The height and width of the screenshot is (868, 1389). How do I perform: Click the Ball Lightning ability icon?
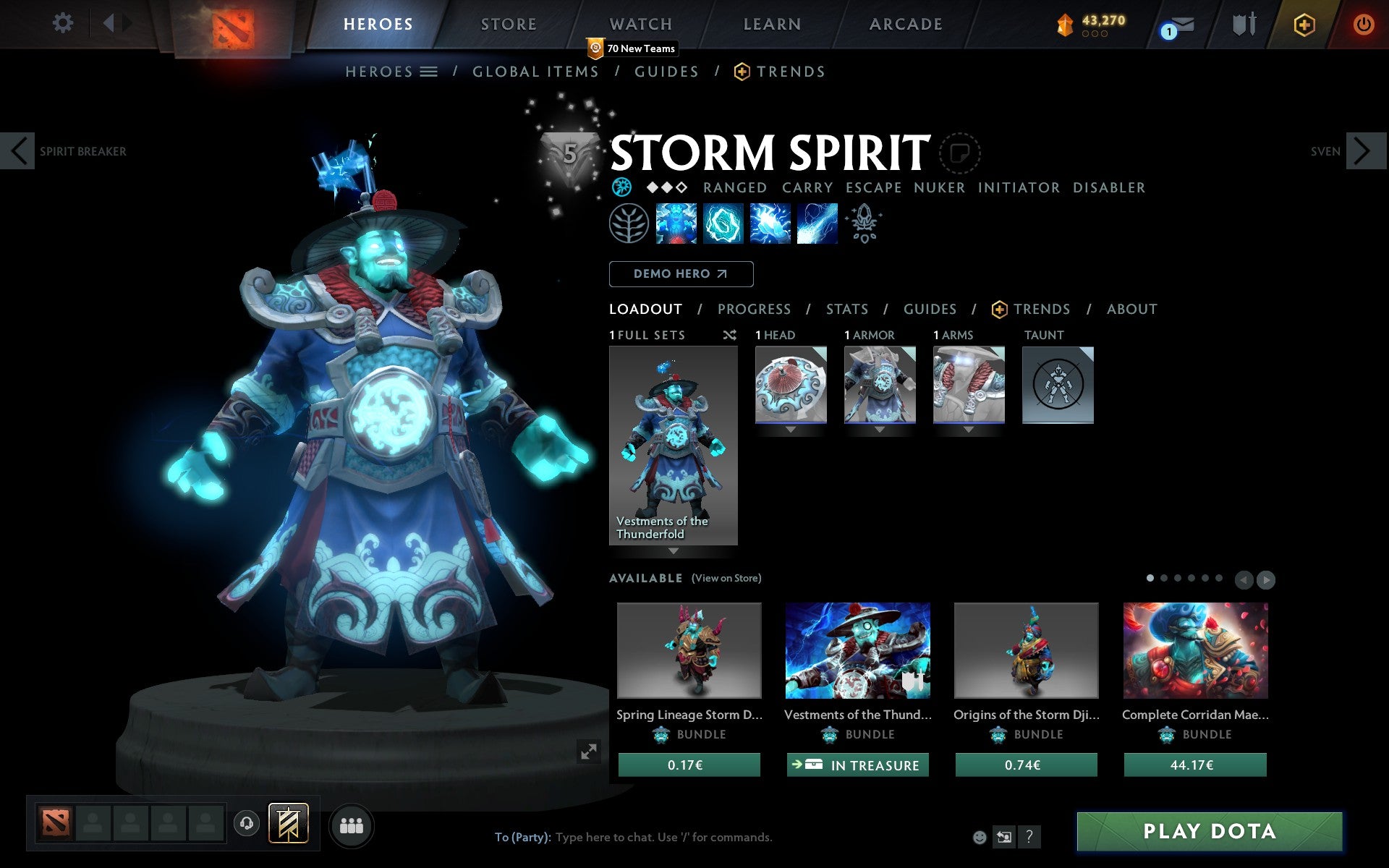coord(817,224)
